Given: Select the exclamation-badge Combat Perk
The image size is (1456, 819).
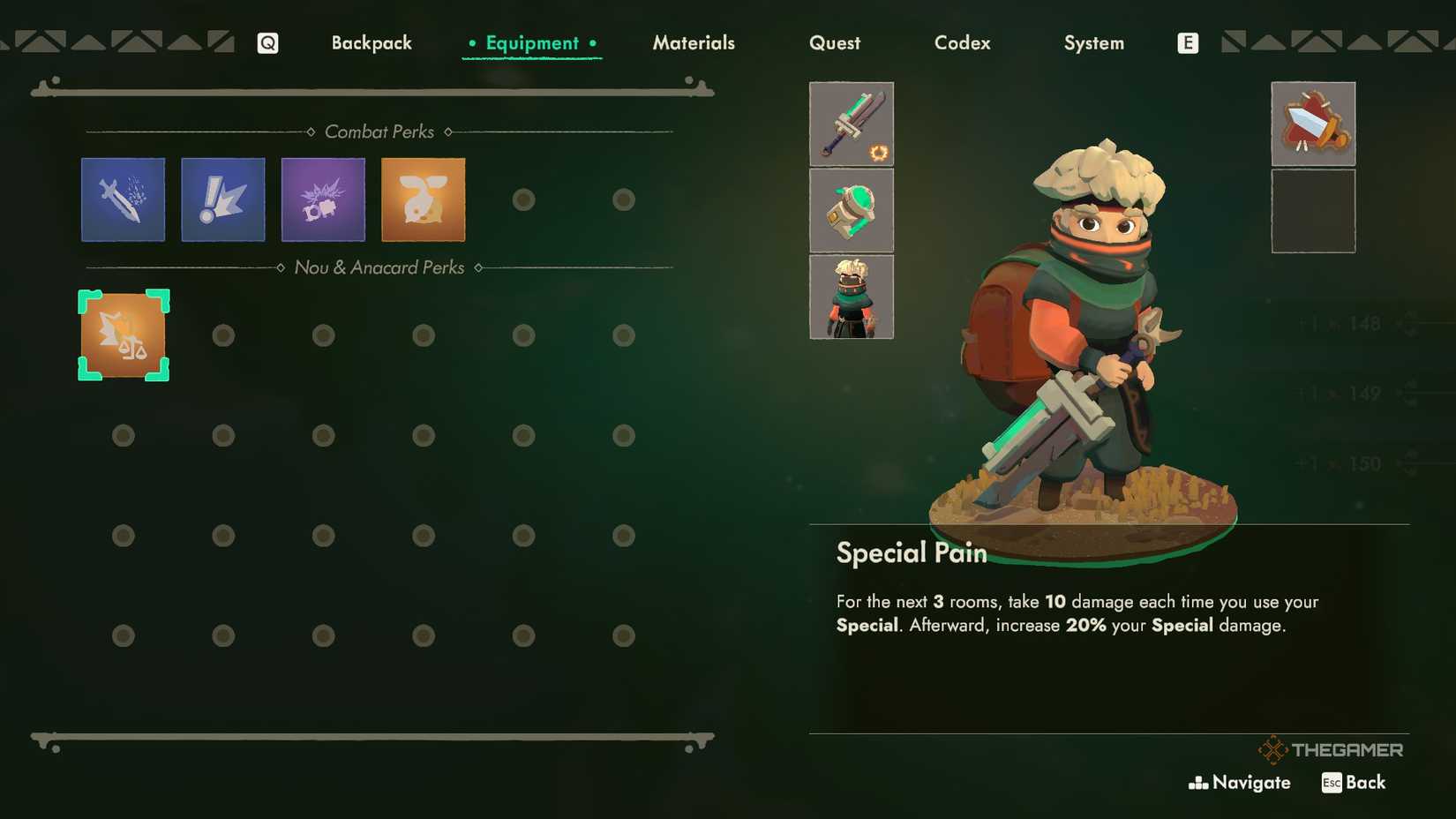Looking at the screenshot, I should click(x=223, y=199).
